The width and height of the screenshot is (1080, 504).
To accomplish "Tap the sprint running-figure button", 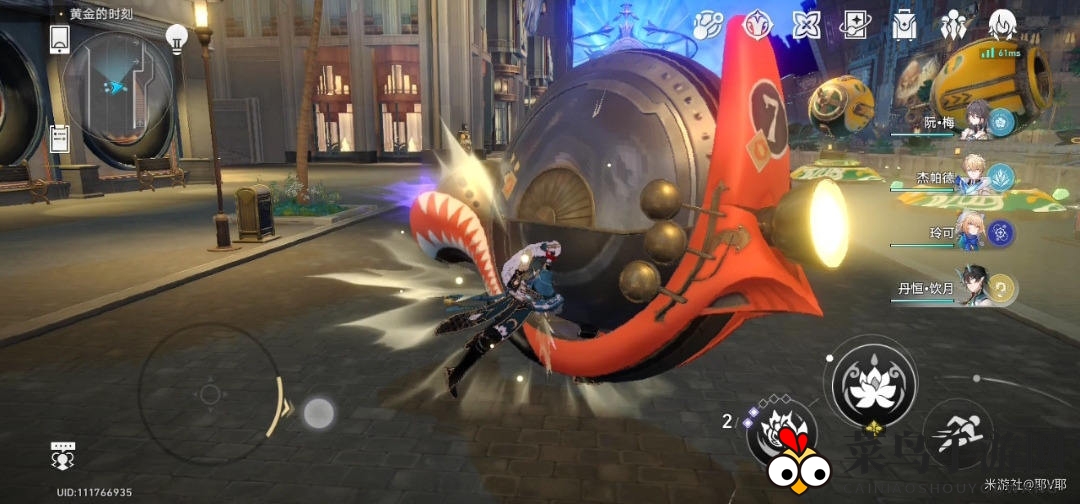I will pos(957,433).
